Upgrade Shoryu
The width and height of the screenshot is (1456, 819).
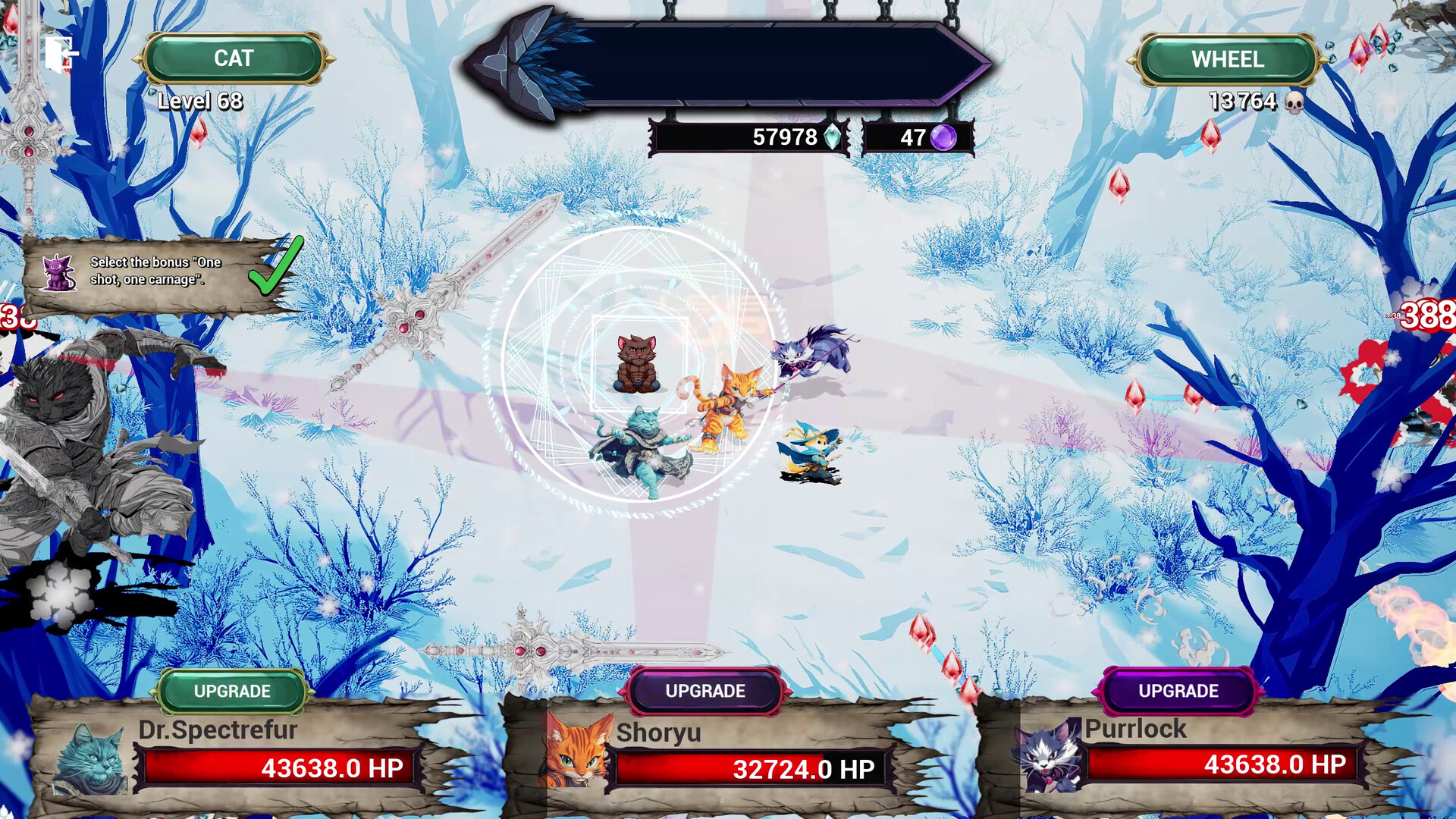[x=704, y=691]
